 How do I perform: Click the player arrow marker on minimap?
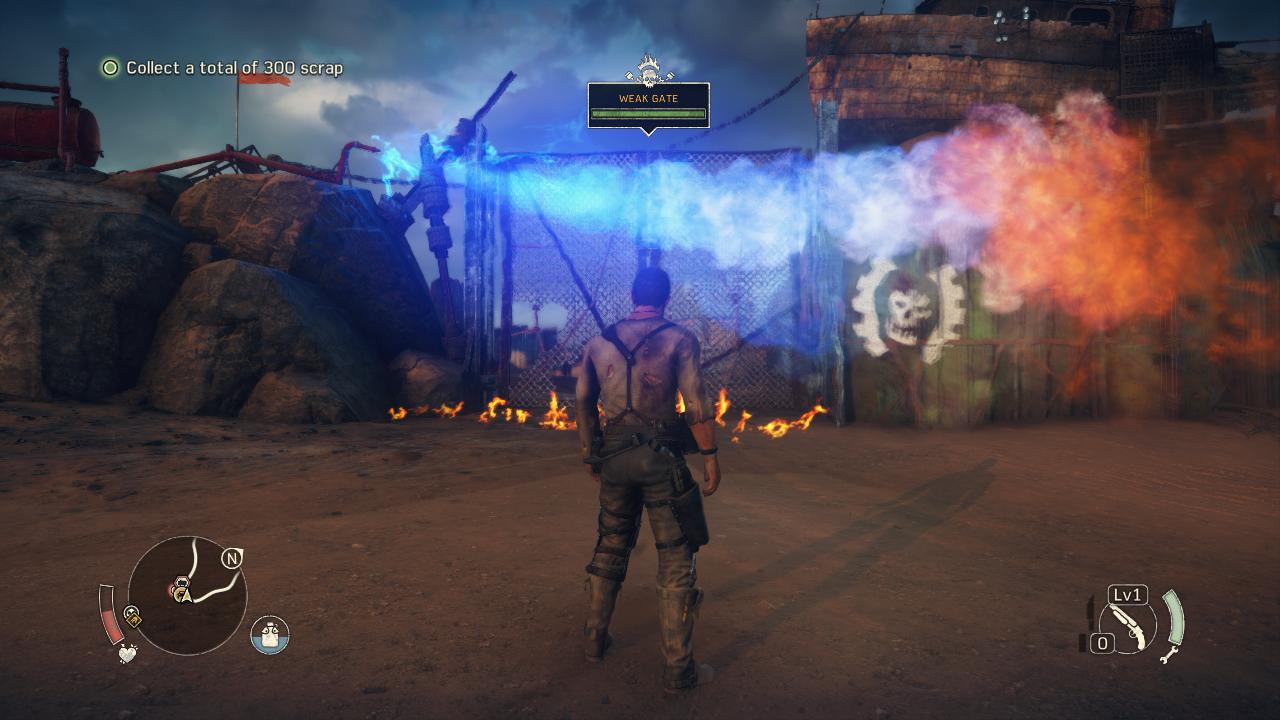pyautogui.click(x=186, y=596)
